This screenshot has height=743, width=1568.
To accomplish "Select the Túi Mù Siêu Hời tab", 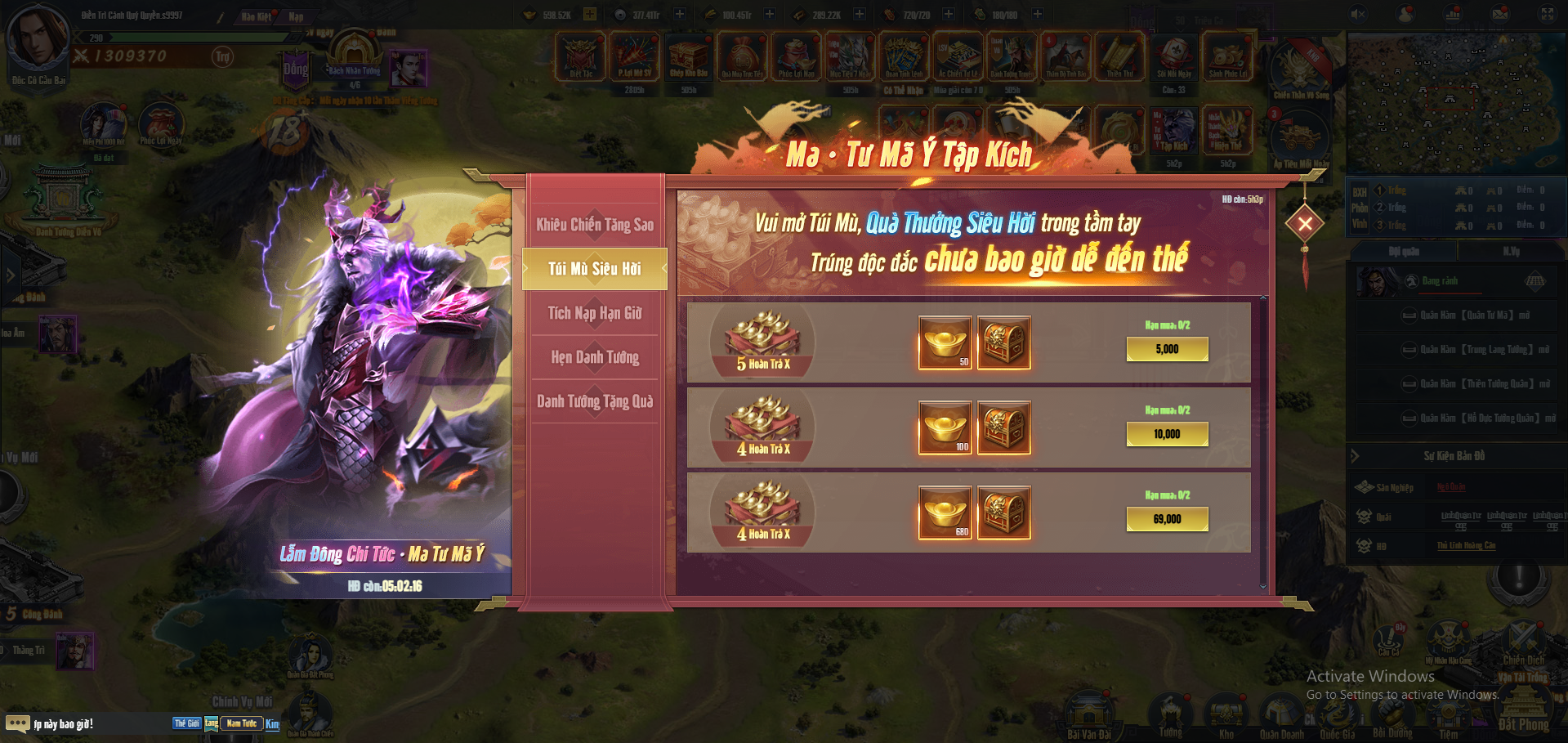I will click(x=595, y=269).
